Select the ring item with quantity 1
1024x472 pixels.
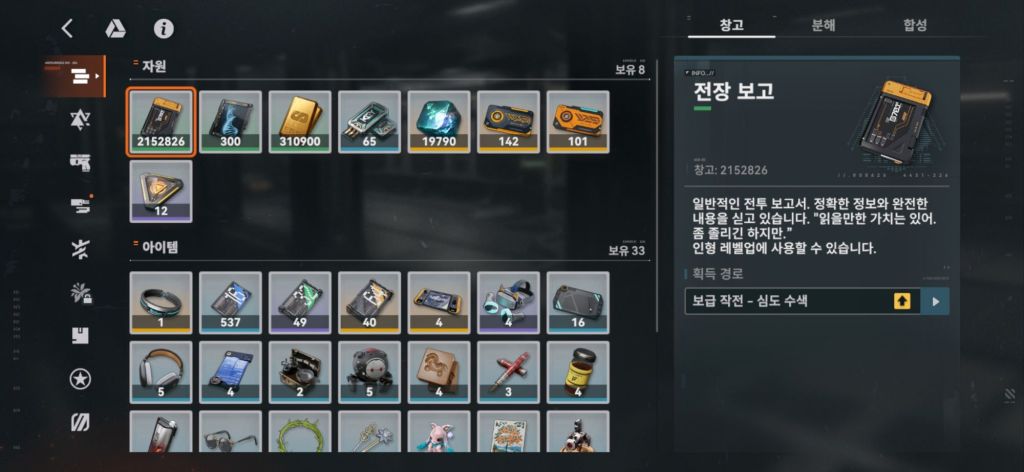point(161,301)
